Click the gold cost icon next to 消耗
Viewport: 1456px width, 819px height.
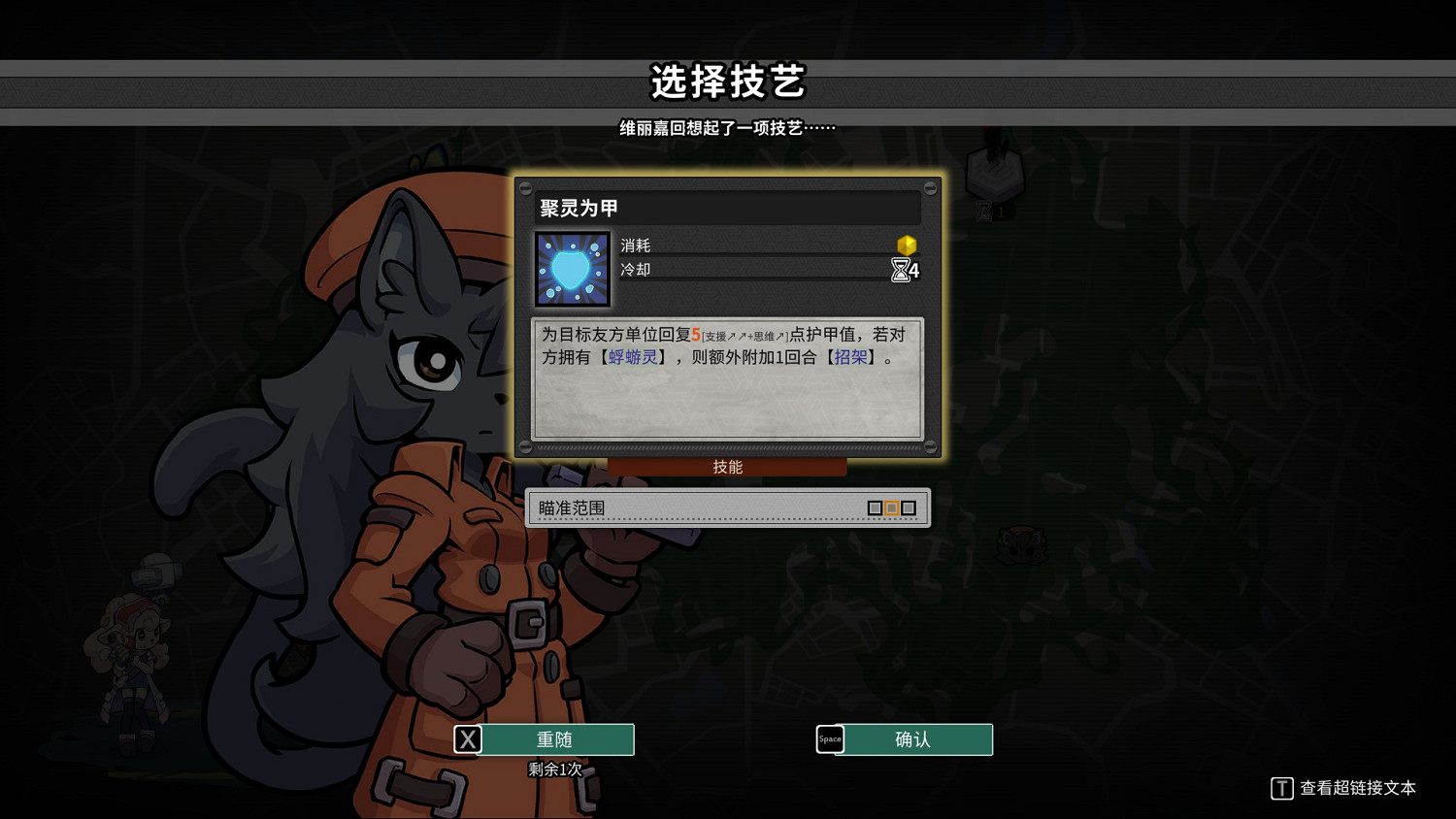[x=907, y=246]
